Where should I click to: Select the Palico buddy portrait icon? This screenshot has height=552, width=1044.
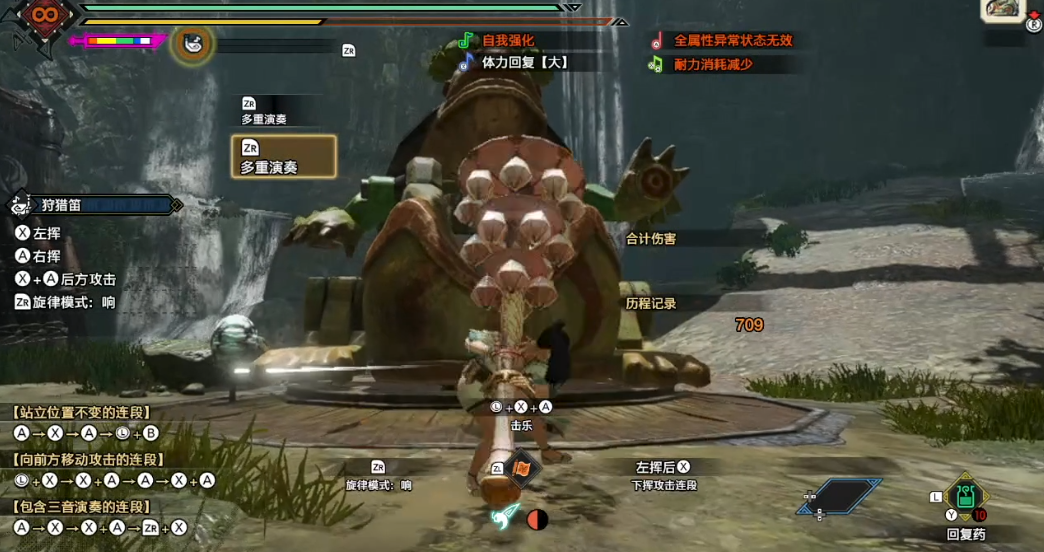click(x=193, y=43)
